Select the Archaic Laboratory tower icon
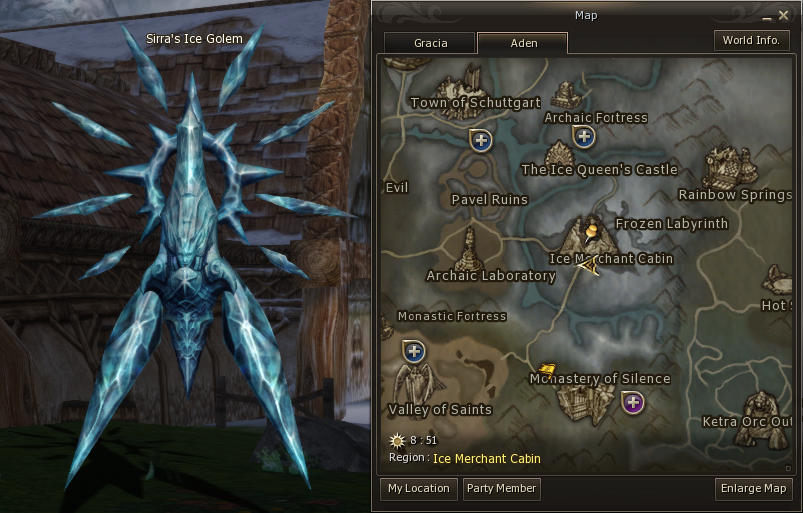Viewport: 803px width, 513px height. point(470,247)
